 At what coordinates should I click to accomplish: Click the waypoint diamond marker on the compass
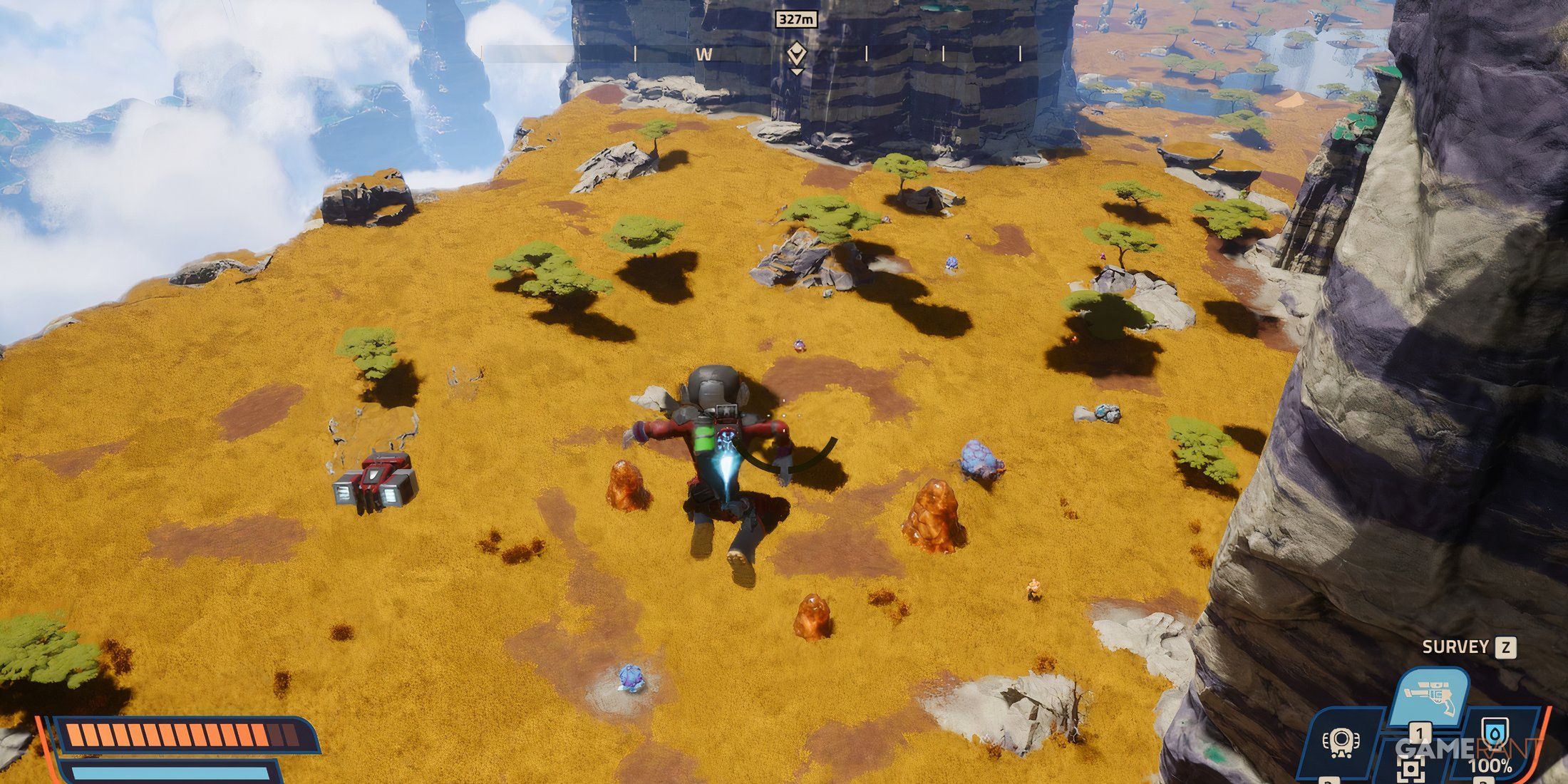(797, 51)
